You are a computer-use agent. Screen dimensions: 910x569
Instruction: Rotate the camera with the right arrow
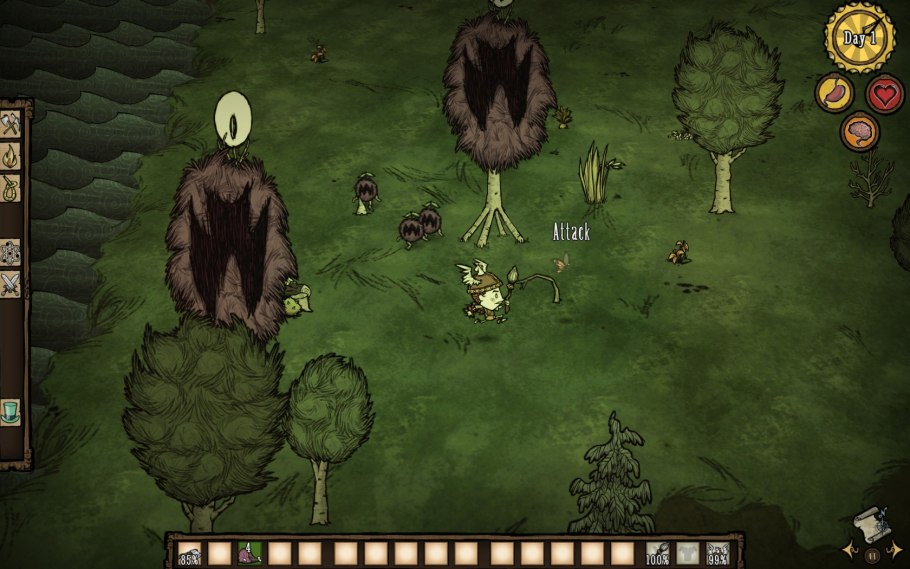(x=894, y=551)
